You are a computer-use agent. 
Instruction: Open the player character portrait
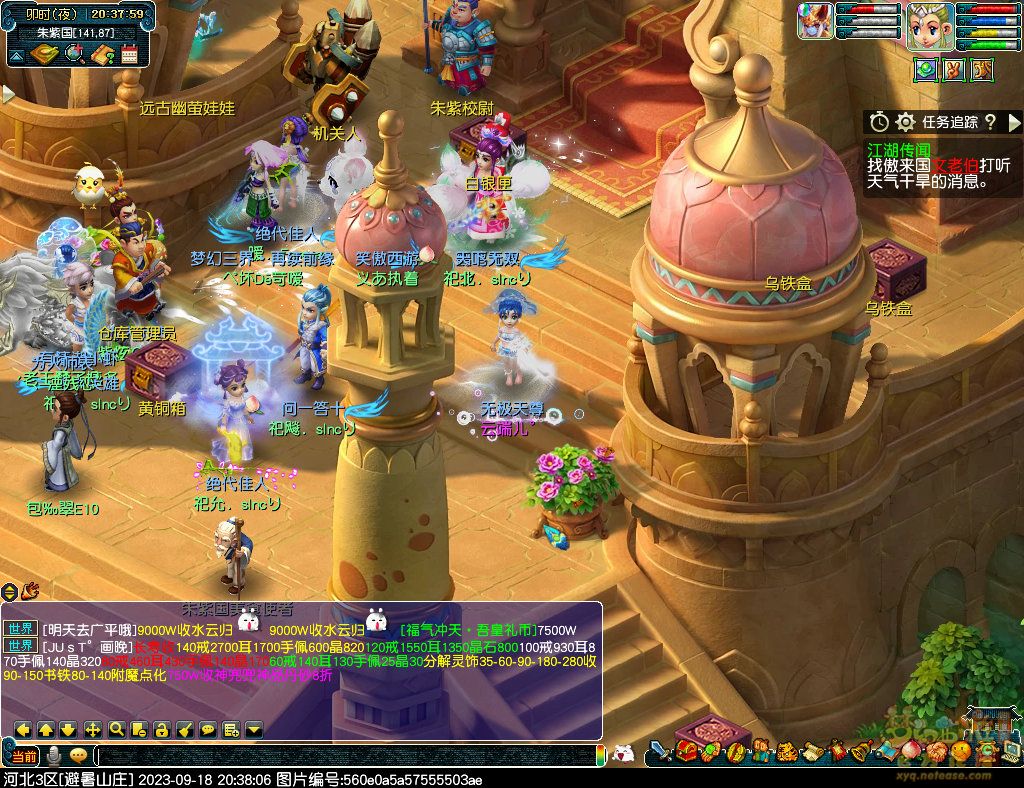point(929,24)
